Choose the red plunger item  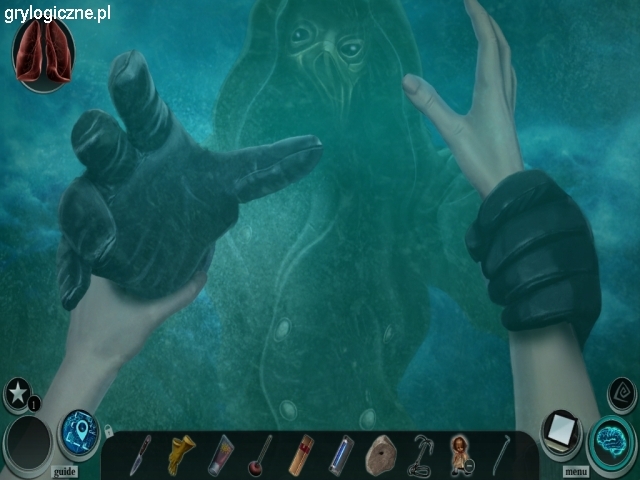coord(263,455)
